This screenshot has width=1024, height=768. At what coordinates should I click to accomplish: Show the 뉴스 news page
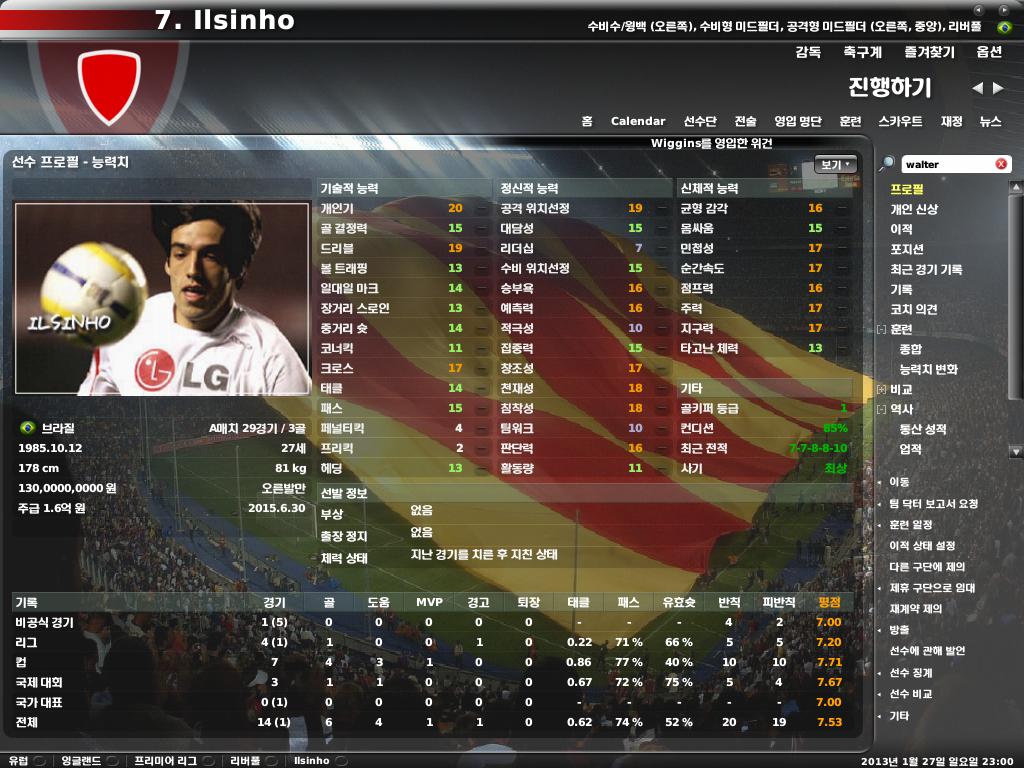pyautogui.click(x=990, y=121)
